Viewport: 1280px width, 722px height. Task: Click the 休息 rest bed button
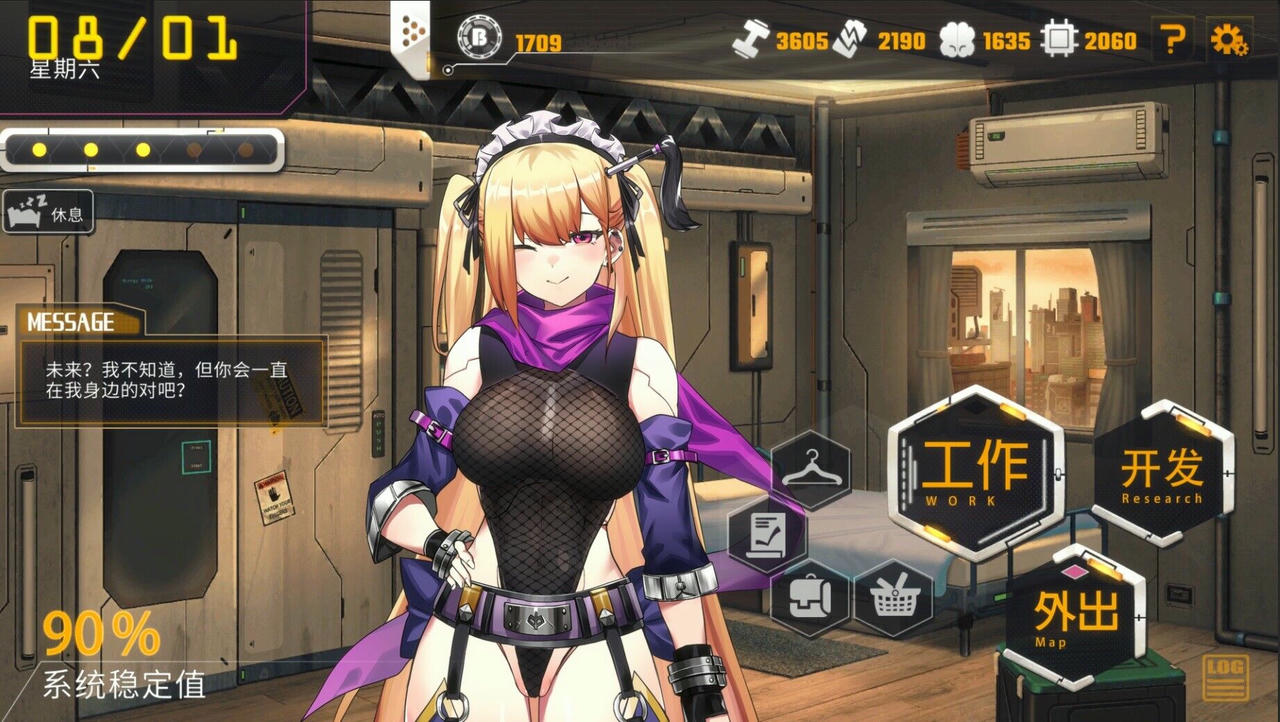point(48,212)
